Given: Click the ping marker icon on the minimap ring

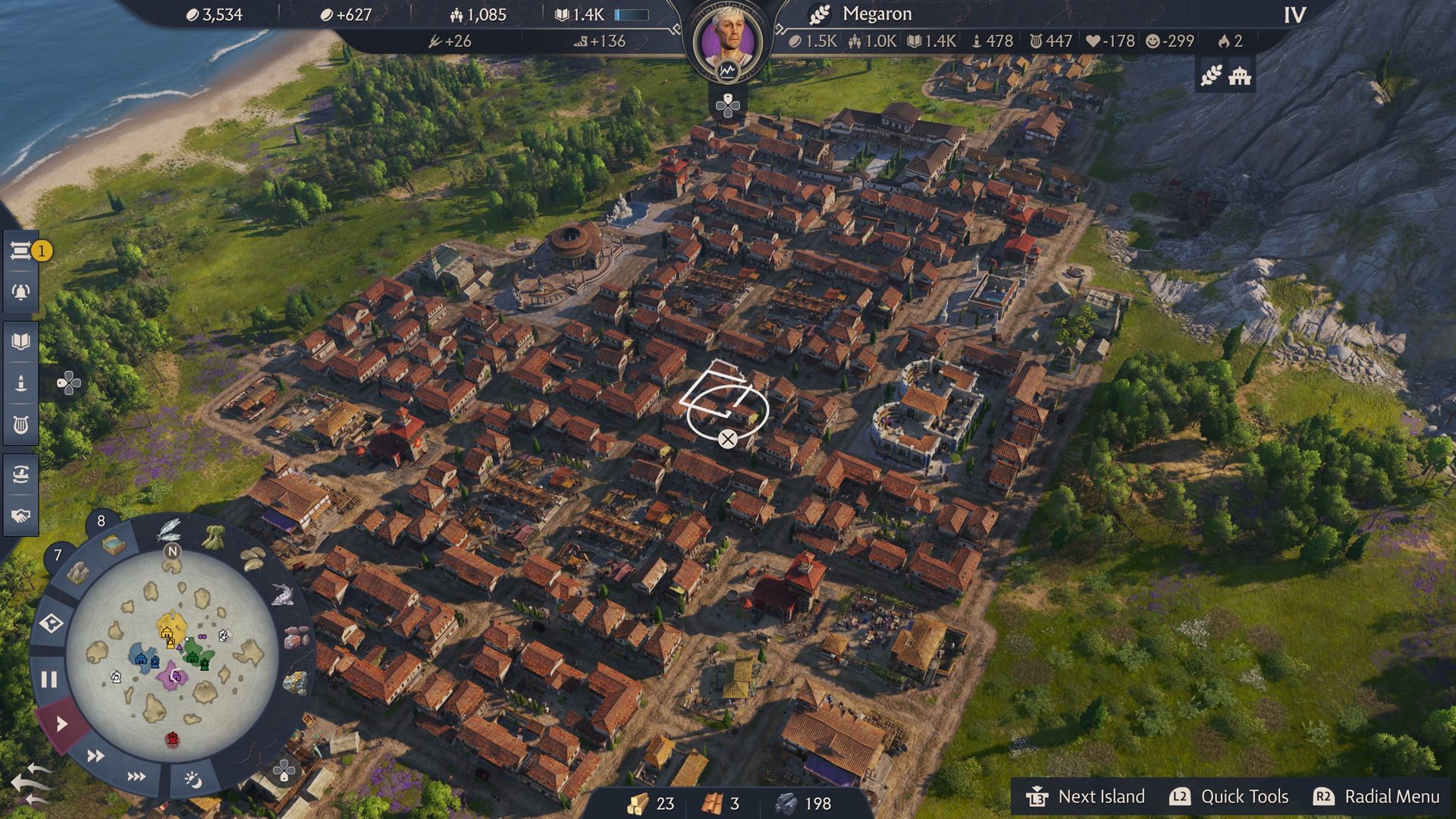Looking at the screenshot, I should pyautogui.click(x=50, y=623).
